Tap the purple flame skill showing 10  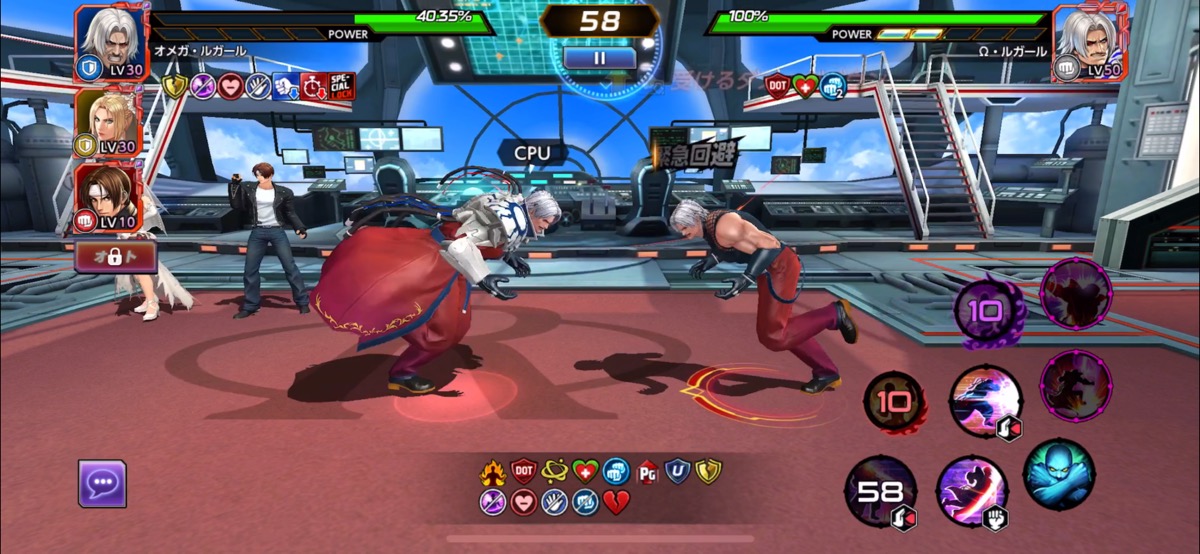click(985, 312)
